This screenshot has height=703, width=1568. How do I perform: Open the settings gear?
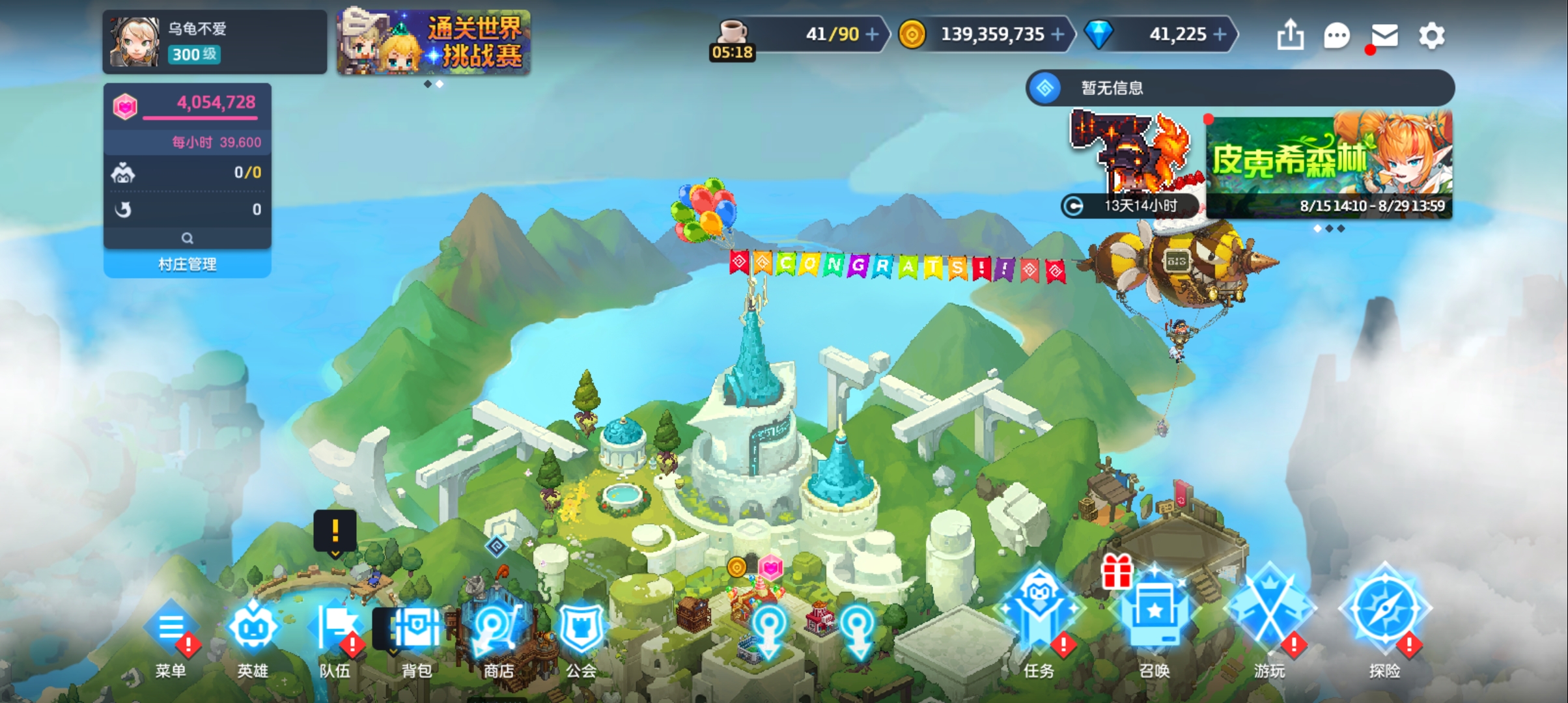tap(1431, 35)
